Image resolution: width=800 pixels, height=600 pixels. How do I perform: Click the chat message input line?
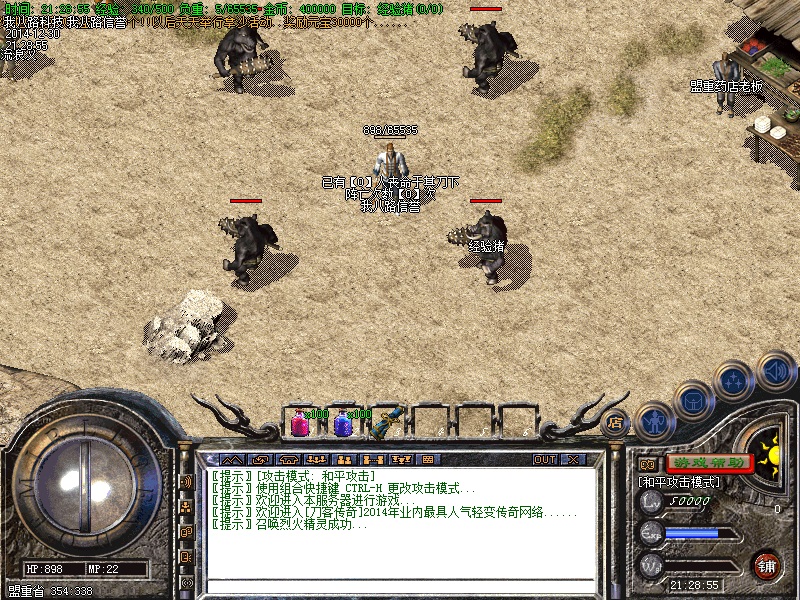click(x=400, y=586)
